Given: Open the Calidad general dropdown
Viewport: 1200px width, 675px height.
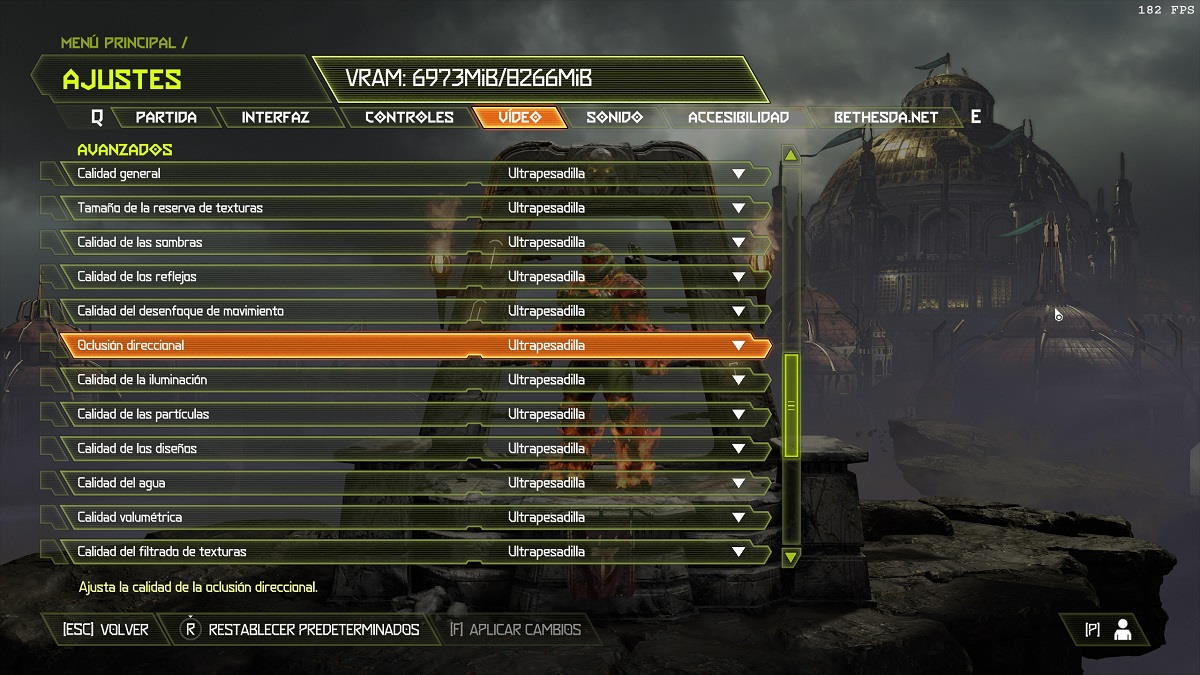Looking at the screenshot, I should [x=738, y=174].
